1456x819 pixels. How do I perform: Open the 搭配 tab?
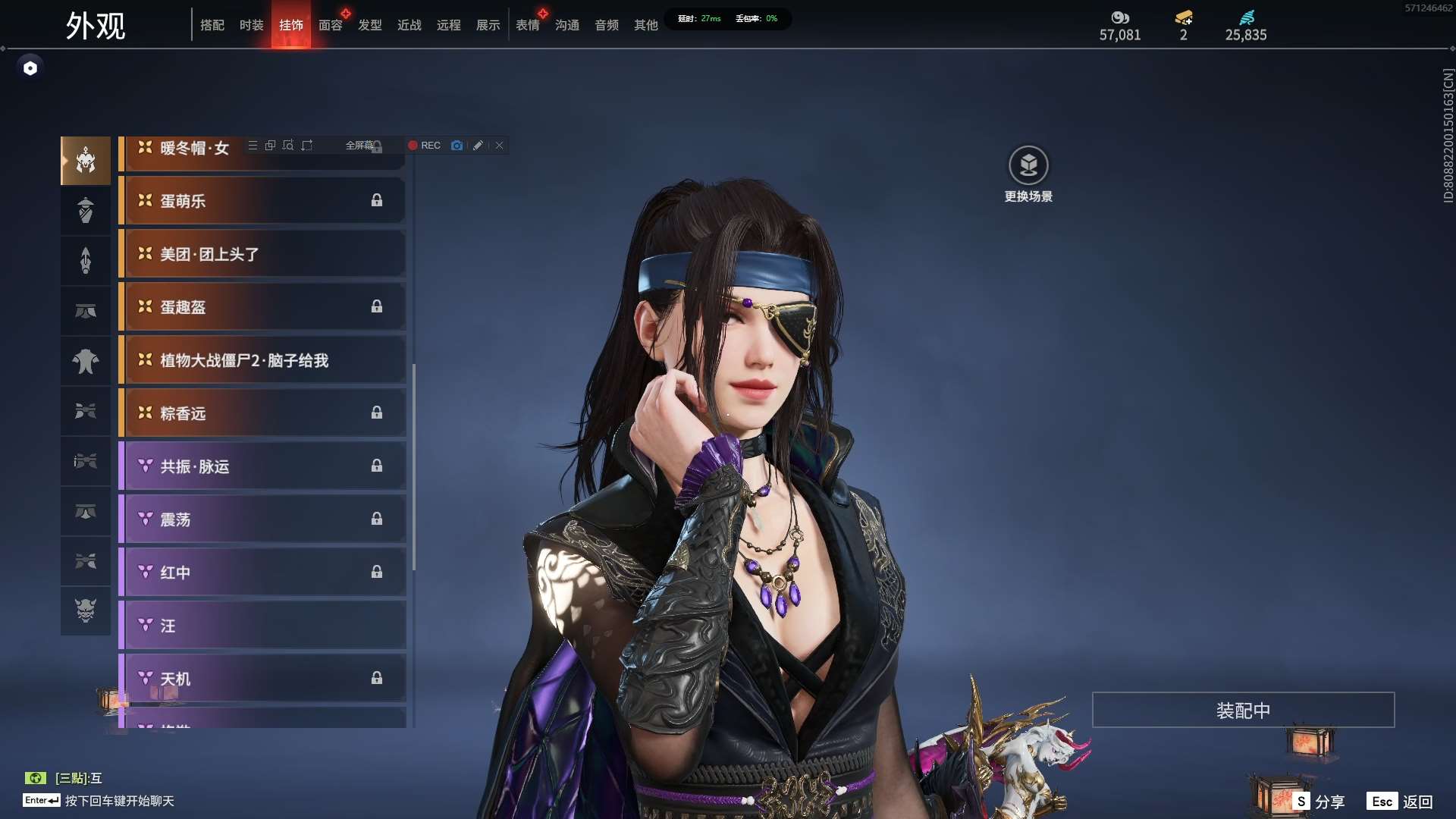[x=212, y=25]
